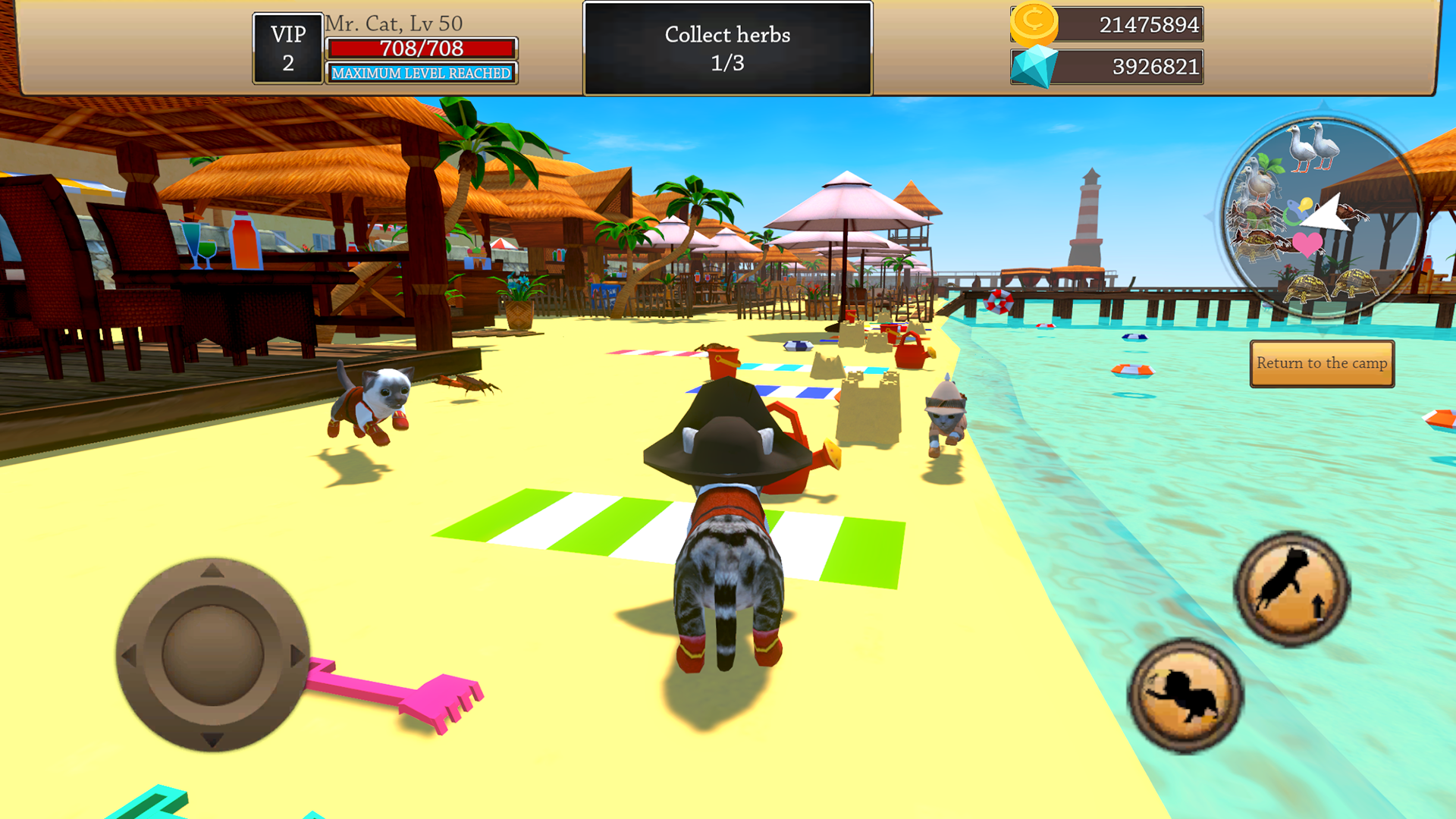Select the pink heart marker on the minimap
Viewport: 1456px width, 819px height.
coord(1307,244)
